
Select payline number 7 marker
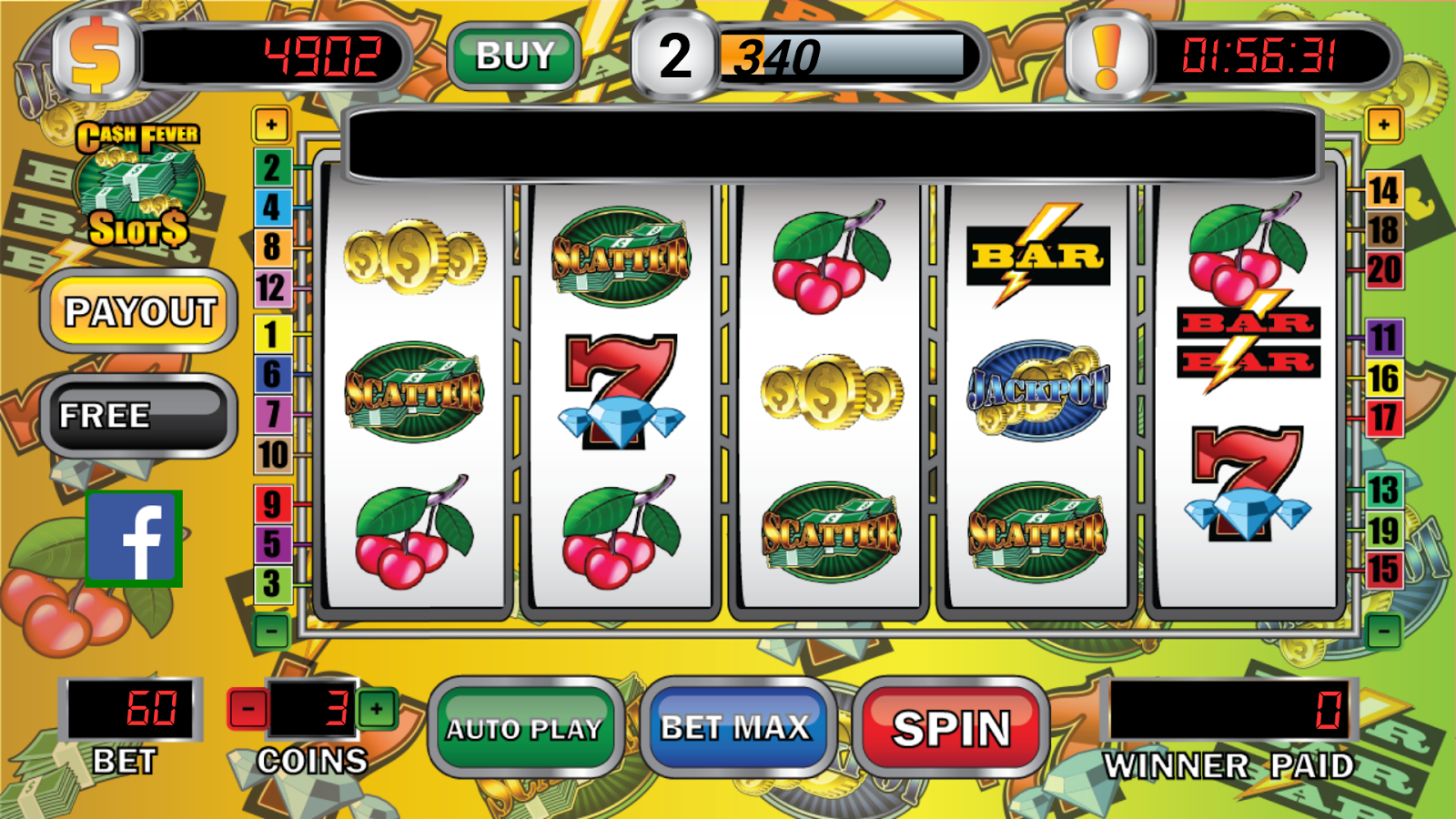pyautogui.click(x=271, y=414)
